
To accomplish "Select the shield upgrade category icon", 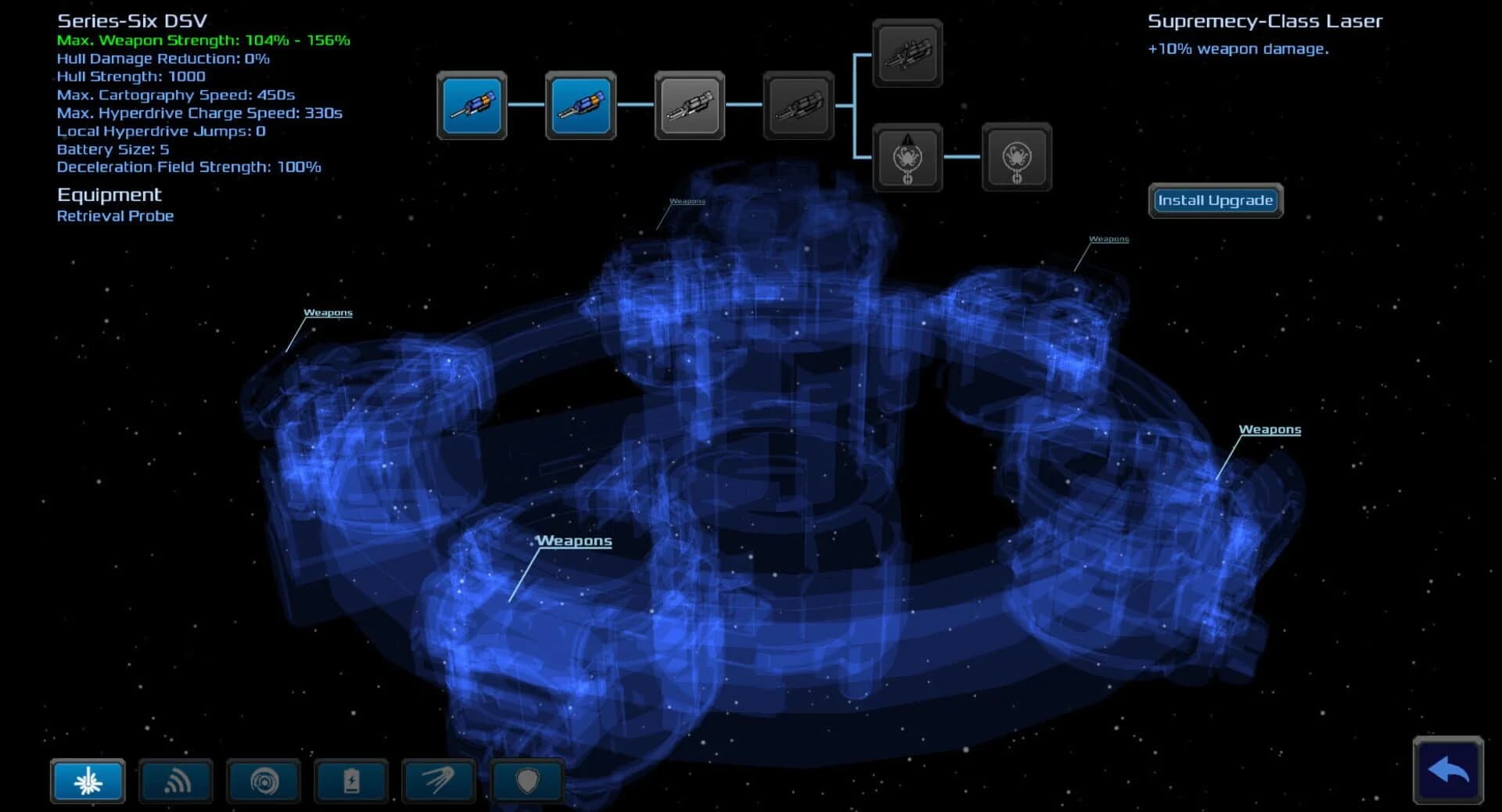I will tap(527, 781).
